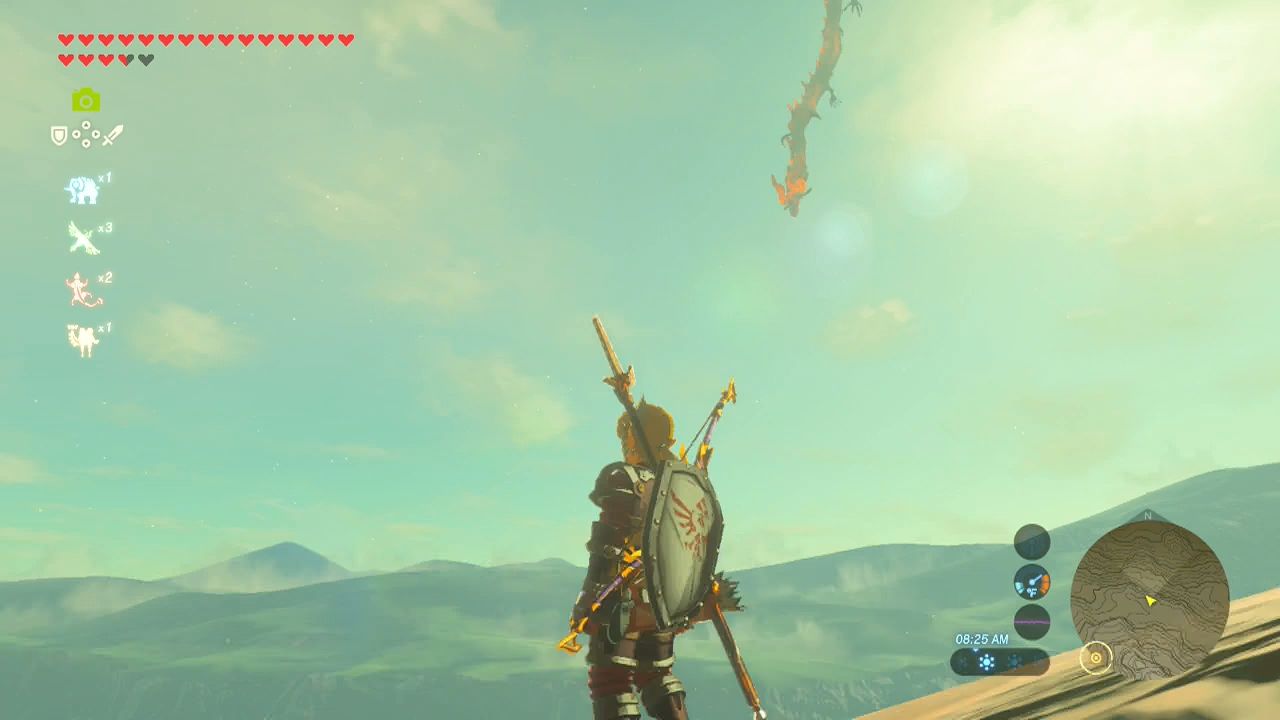Click the sword attack buff icon

(x=114, y=135)
